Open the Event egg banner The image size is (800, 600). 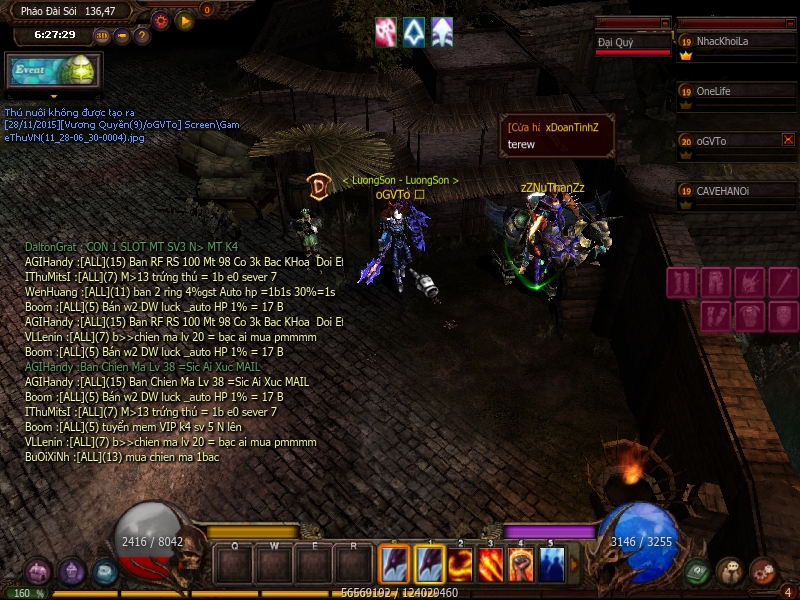point(52,71)
